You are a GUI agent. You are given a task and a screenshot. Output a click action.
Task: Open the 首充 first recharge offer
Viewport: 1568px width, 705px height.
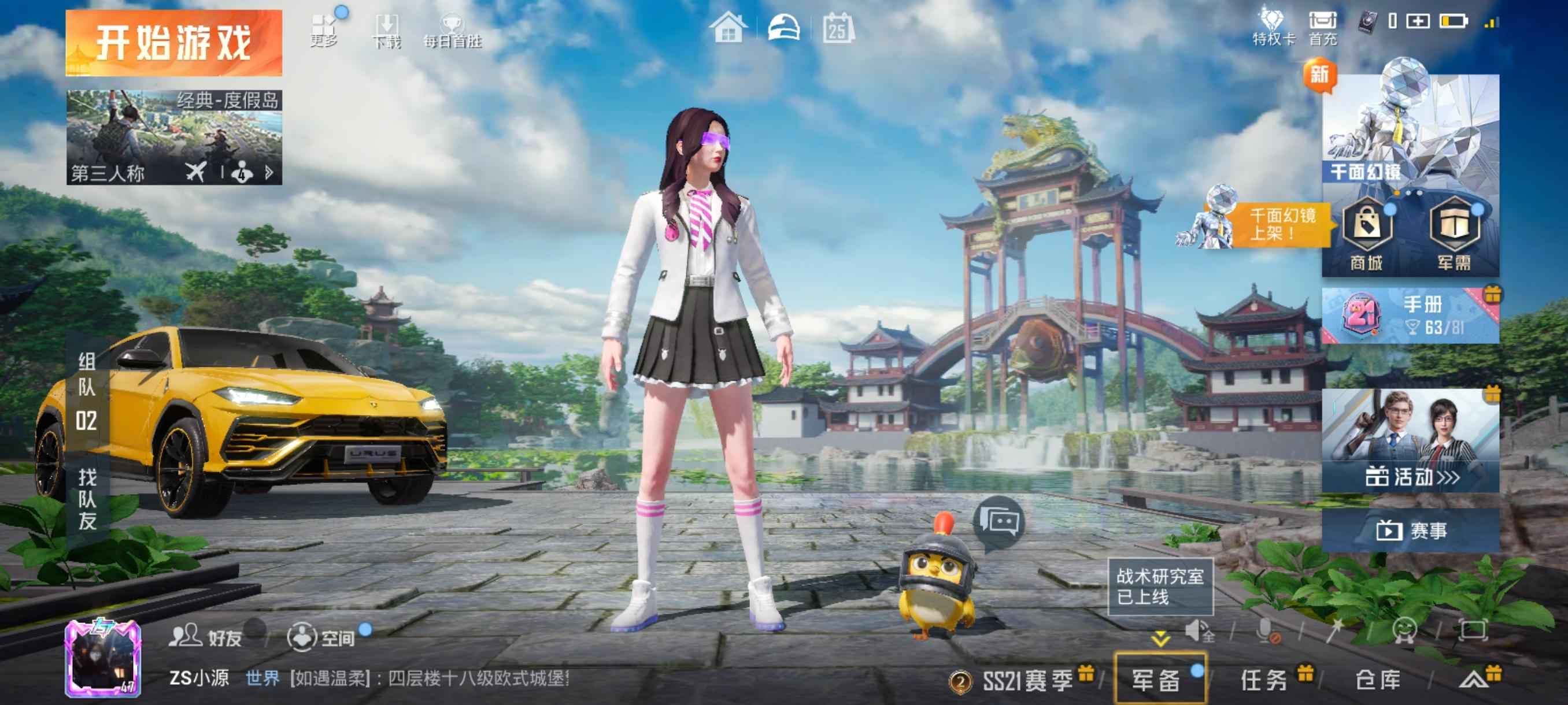[1323, 28]
